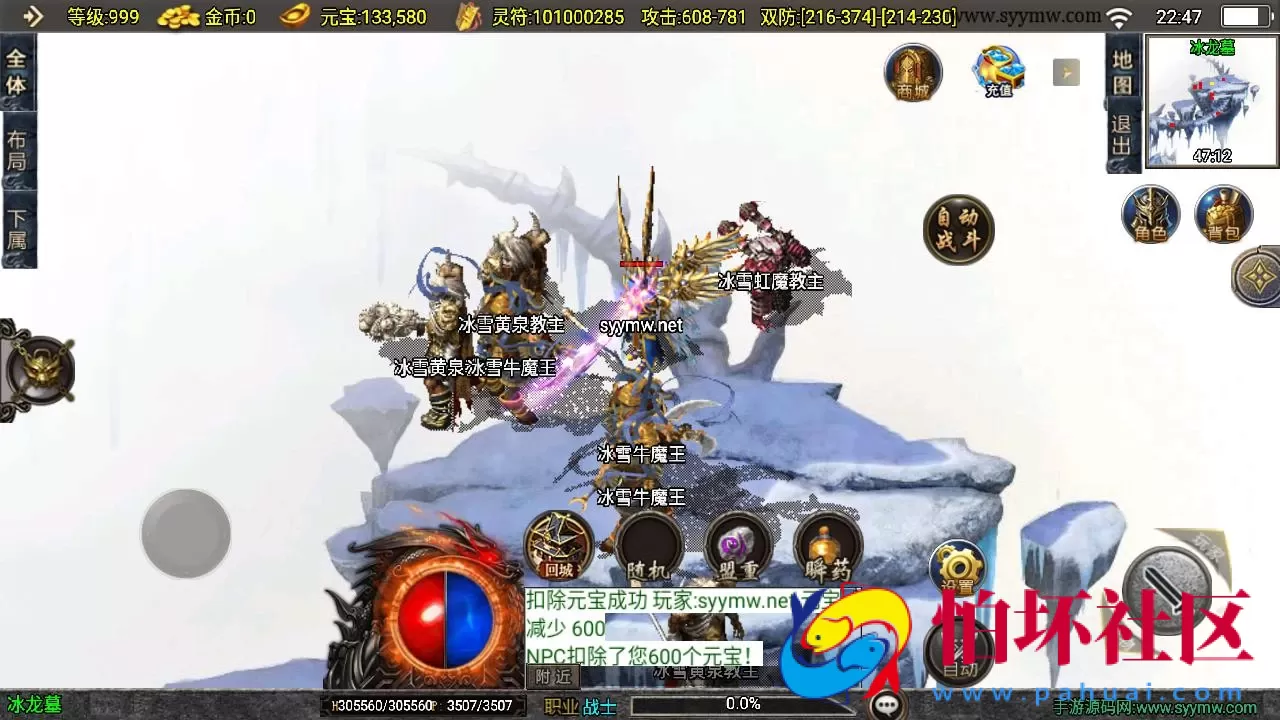Expand the 下属 sidebar section

(19, 221)
